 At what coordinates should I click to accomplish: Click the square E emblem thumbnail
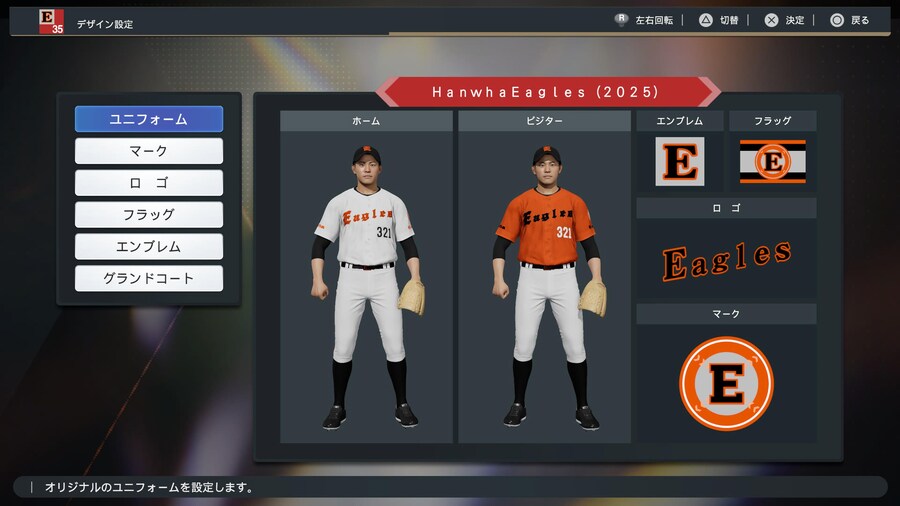[x=680, y=161]
